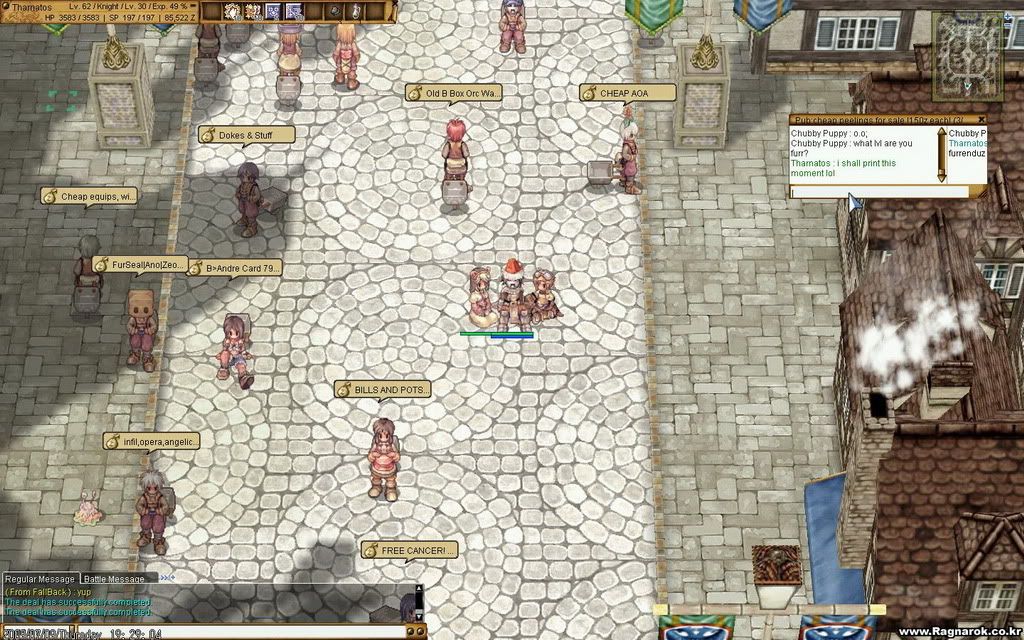Select the Regular Message tab
This screenshot has width=1024, height=640.
click(40, 578)
